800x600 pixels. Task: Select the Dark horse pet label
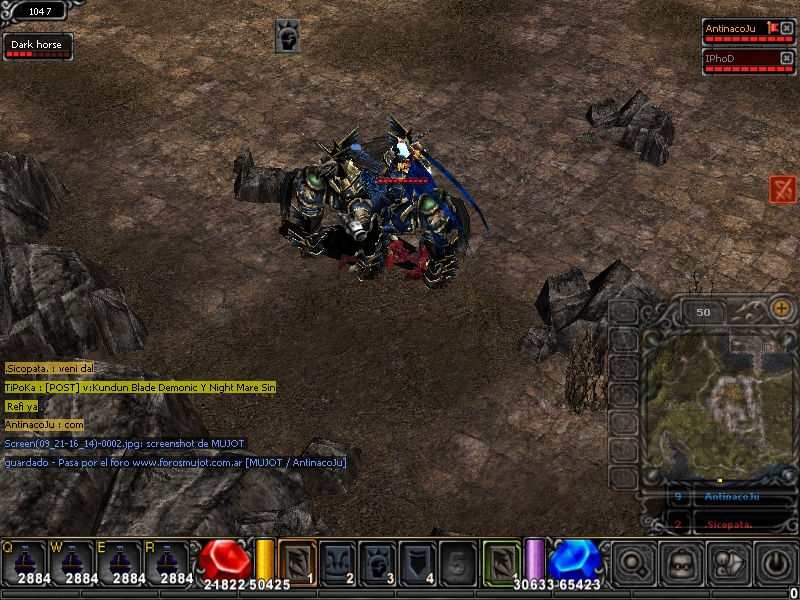[x=37, y=45]
